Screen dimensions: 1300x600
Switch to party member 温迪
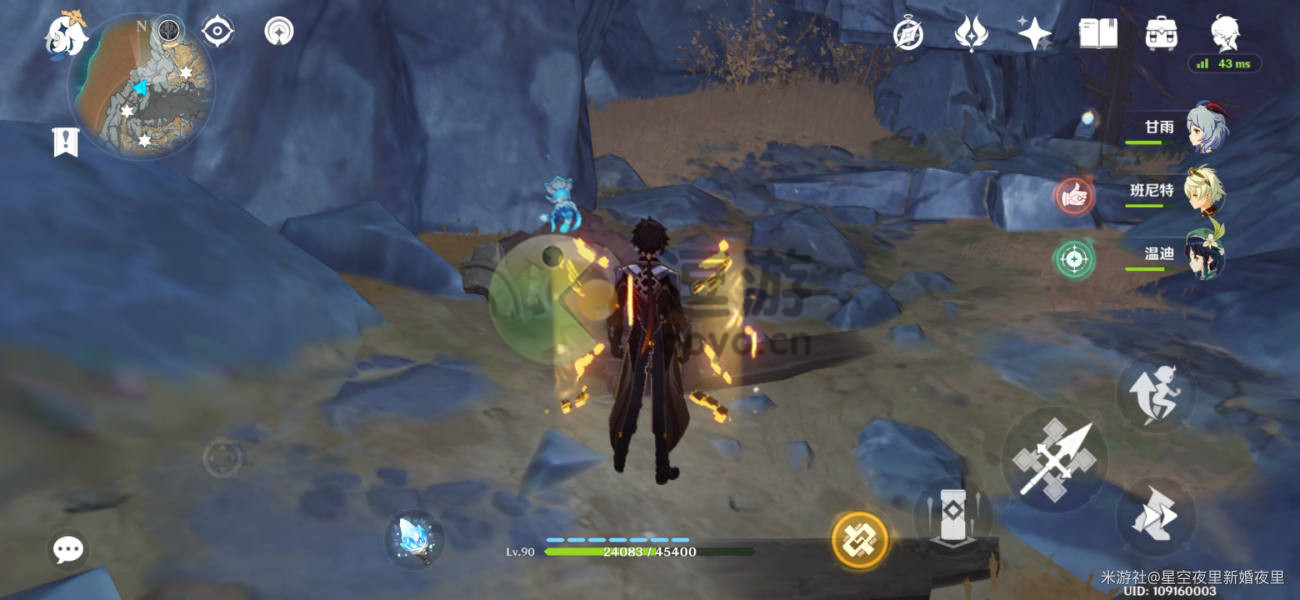tap(1204, 253)
